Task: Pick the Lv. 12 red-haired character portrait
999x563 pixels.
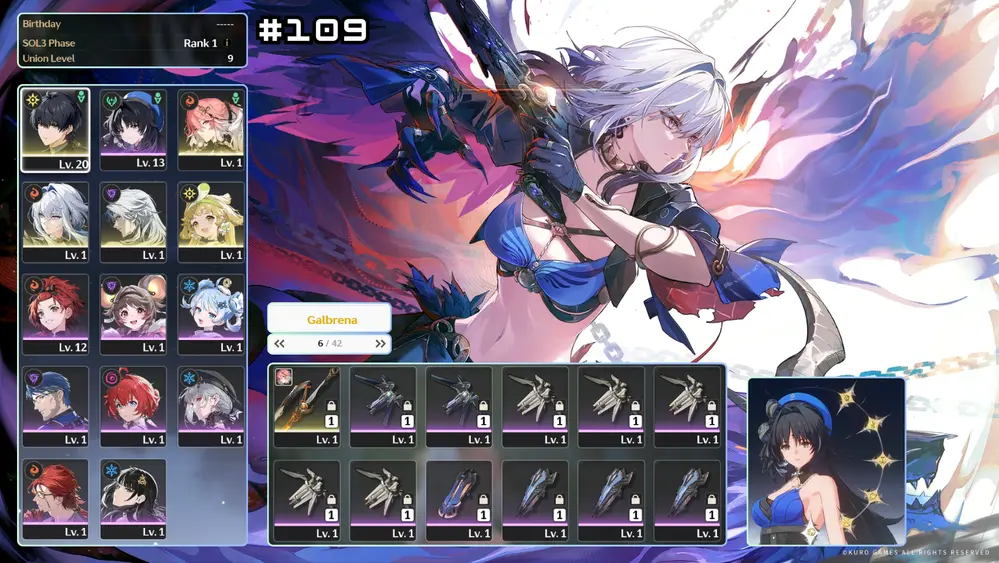Action: [x=55, y=314]
